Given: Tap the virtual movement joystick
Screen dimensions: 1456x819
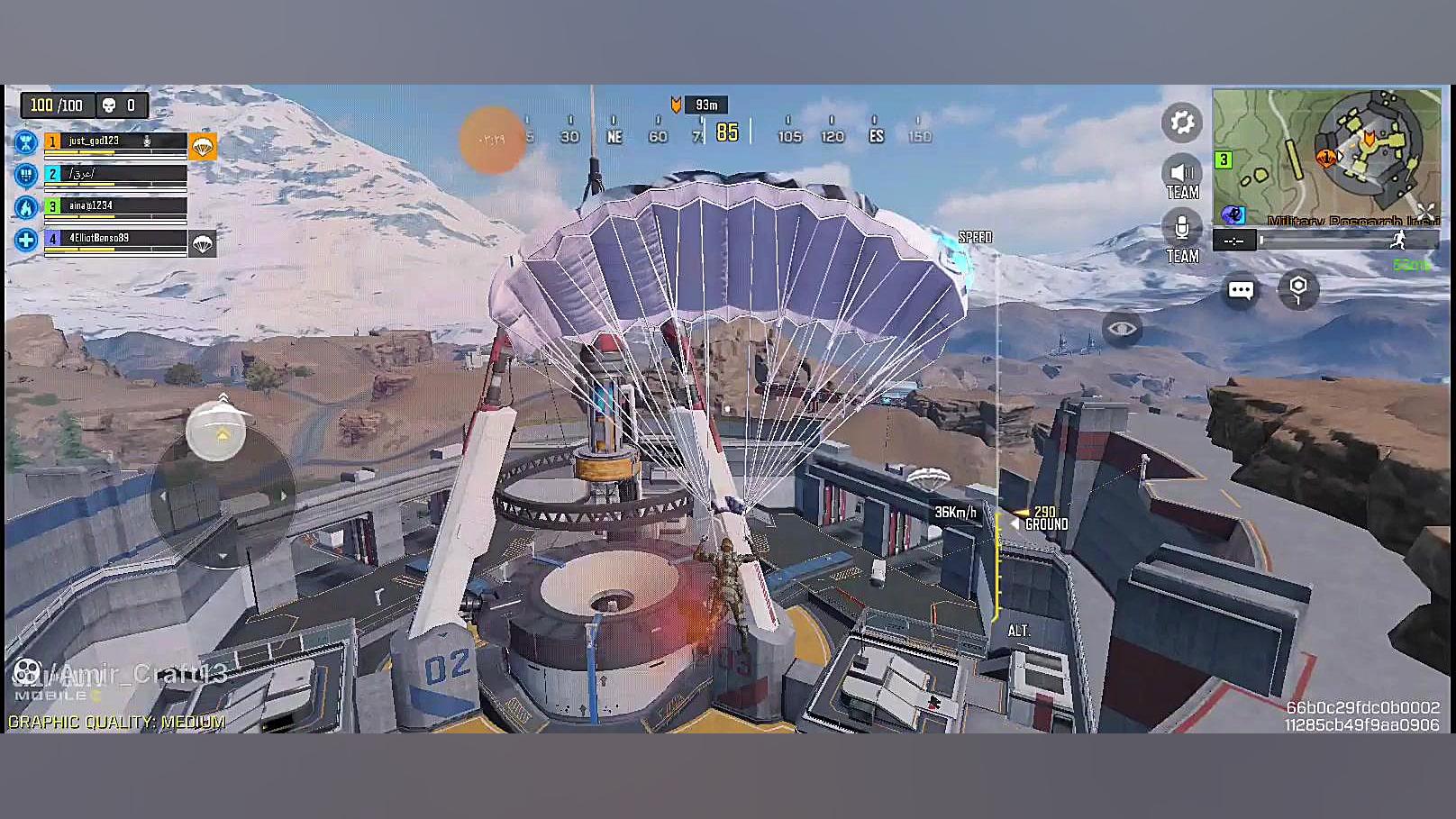Looking at the screenshot, I should click(222, 494).
